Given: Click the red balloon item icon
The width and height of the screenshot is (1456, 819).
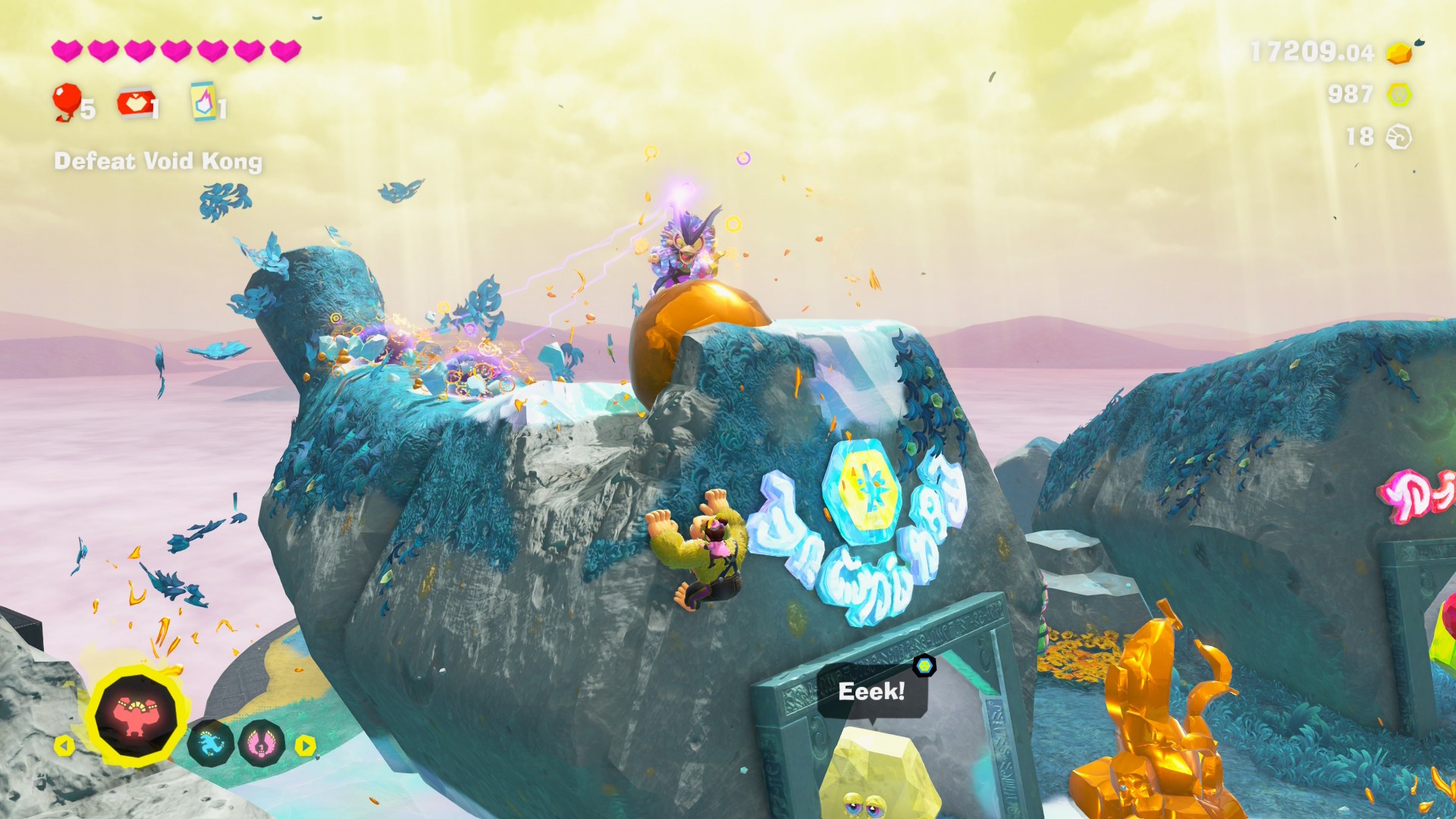Looking at the screenshot, I should [x=67, y=101].
